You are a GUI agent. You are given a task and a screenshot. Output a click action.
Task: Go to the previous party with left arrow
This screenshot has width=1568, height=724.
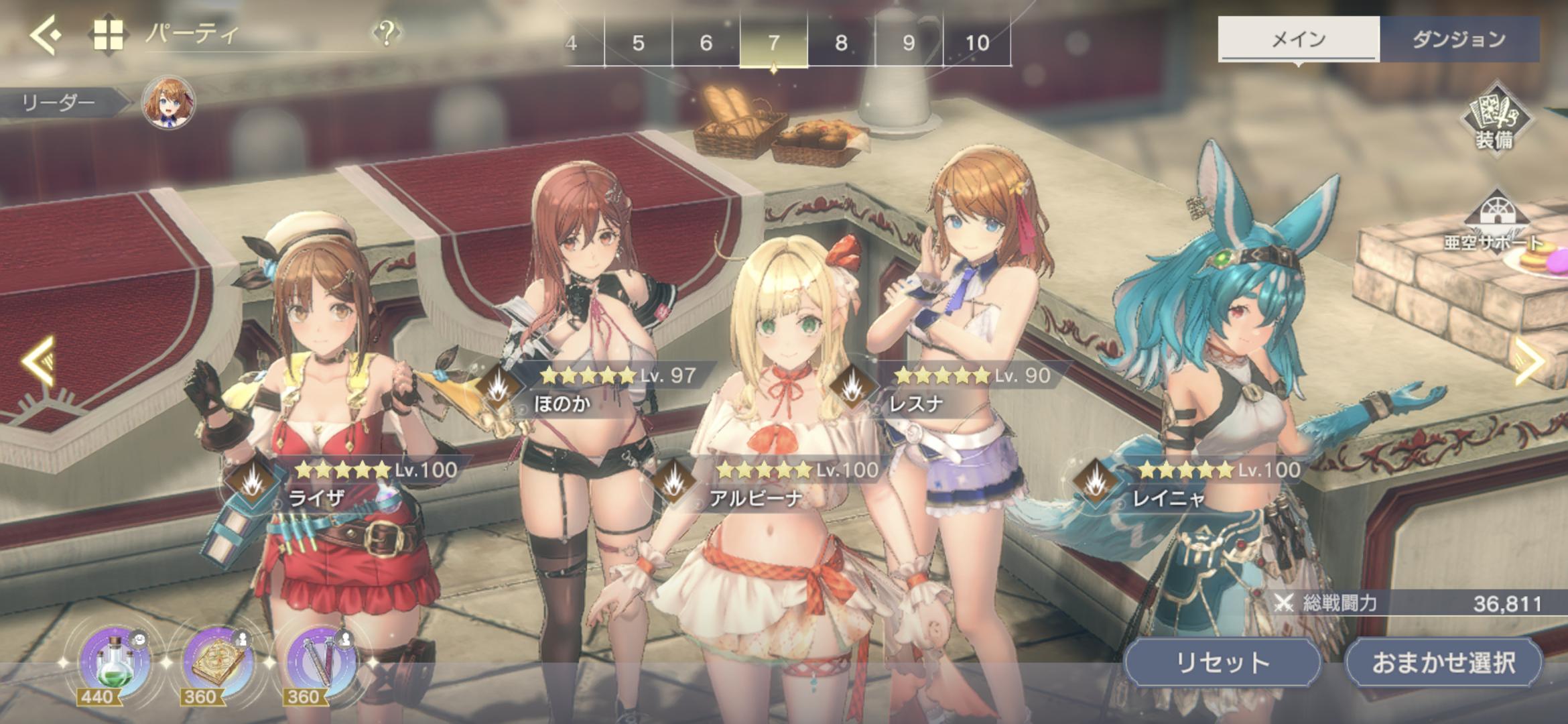point(39,361)
